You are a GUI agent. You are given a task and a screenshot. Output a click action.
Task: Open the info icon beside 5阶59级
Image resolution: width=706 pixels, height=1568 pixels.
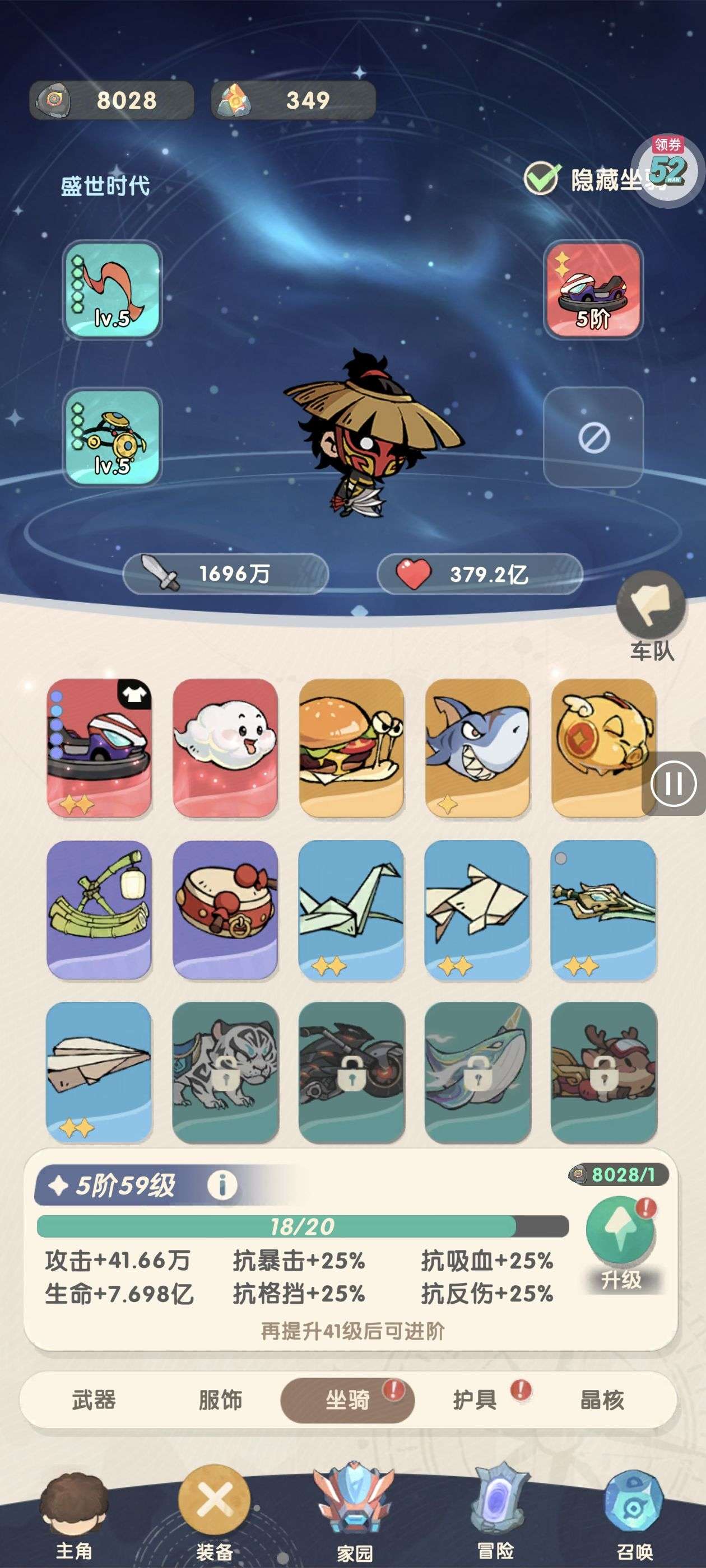tap(222, 1185)
